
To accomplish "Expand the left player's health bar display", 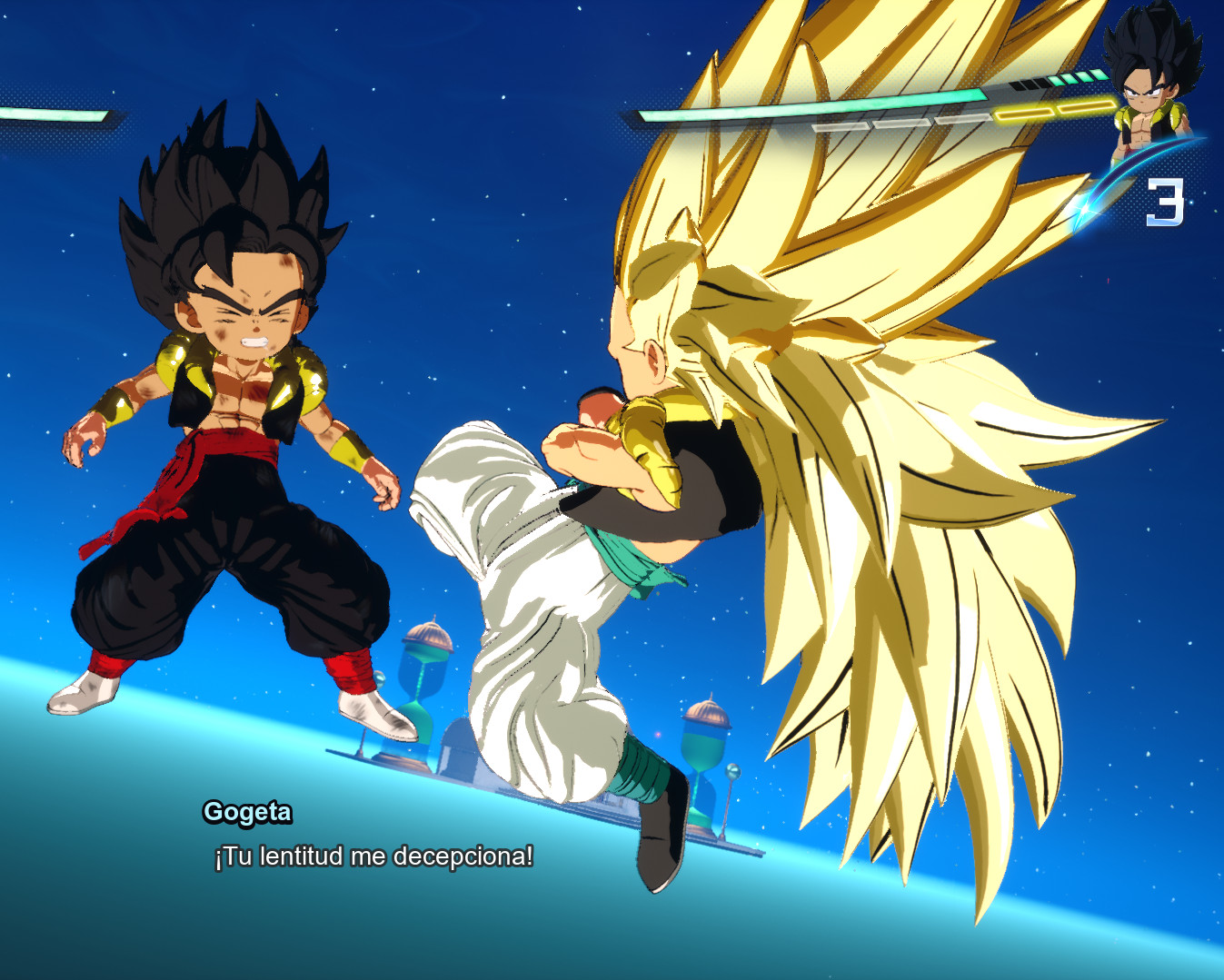I will [x=50, y=114].
